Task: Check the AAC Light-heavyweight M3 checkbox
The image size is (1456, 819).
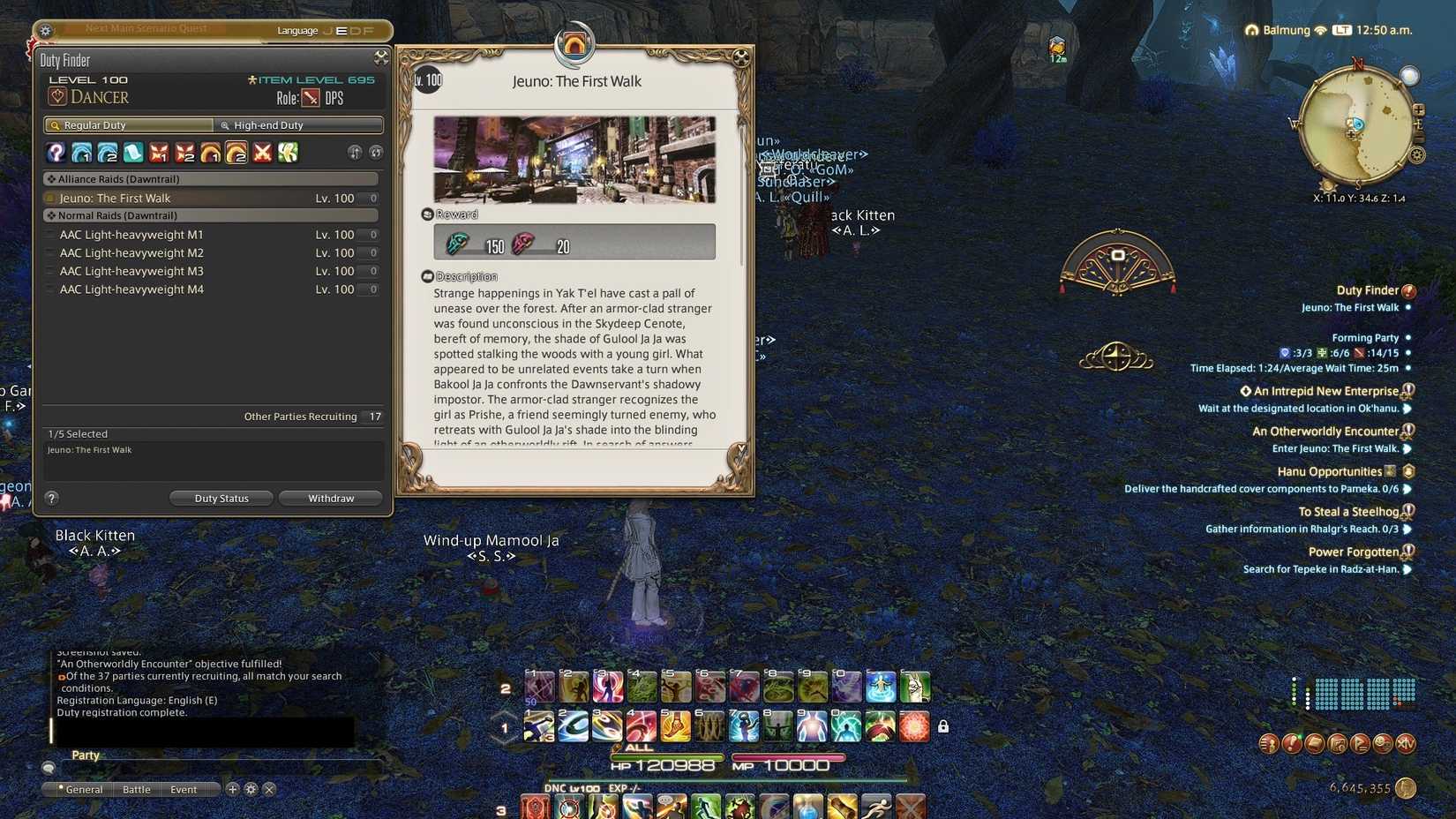Action: tap(49, 271)
